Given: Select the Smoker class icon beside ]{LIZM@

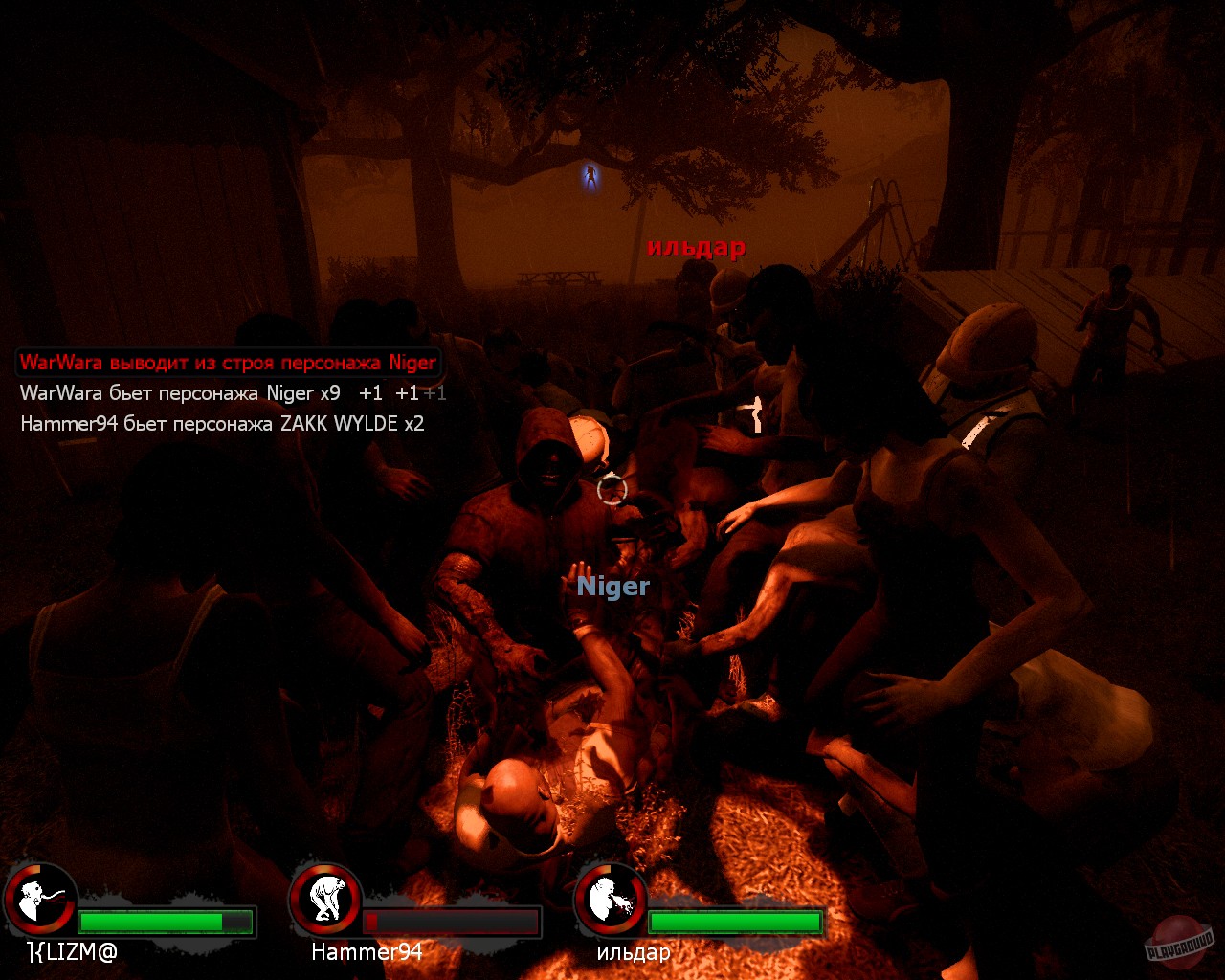Looking at the screenshot, I should [43, 902].
